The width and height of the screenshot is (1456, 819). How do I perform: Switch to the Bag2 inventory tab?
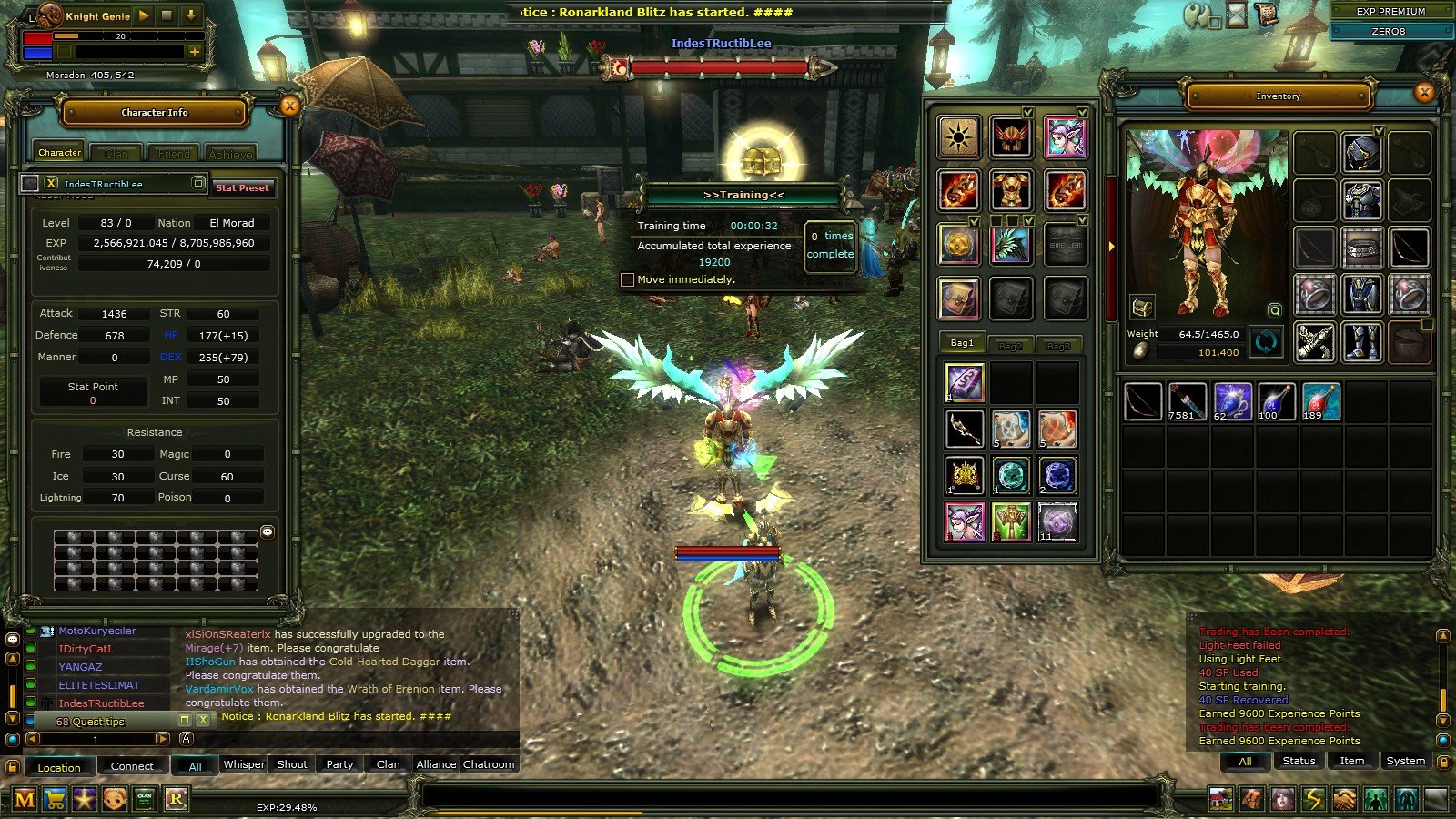pos(1010,345)
